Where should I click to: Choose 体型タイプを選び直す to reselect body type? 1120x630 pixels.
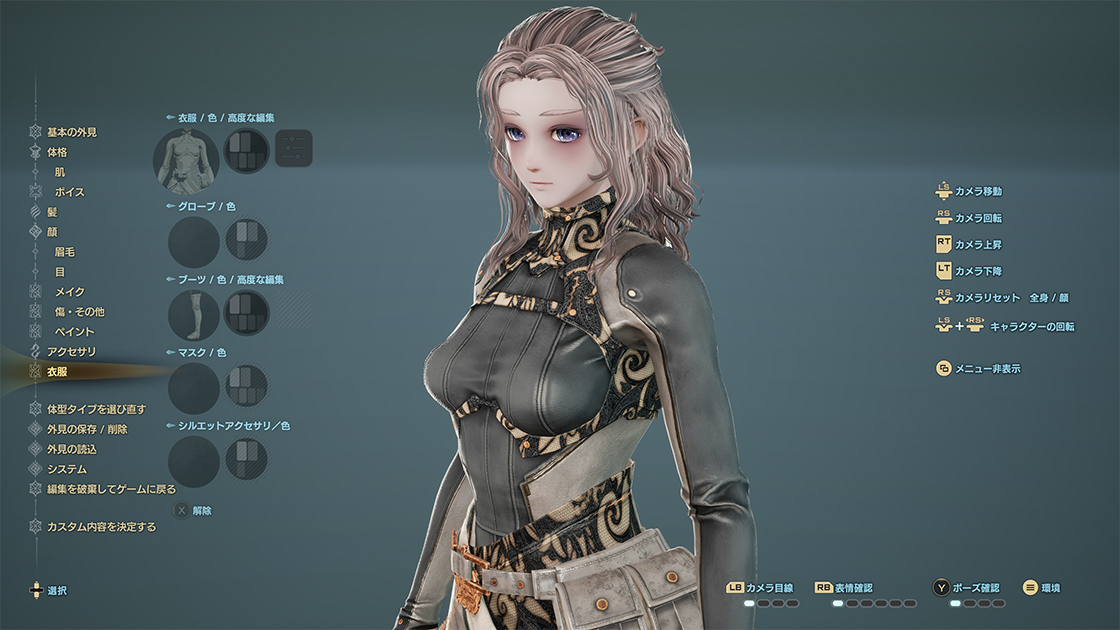pyautogui.click(x=96, y=409)
